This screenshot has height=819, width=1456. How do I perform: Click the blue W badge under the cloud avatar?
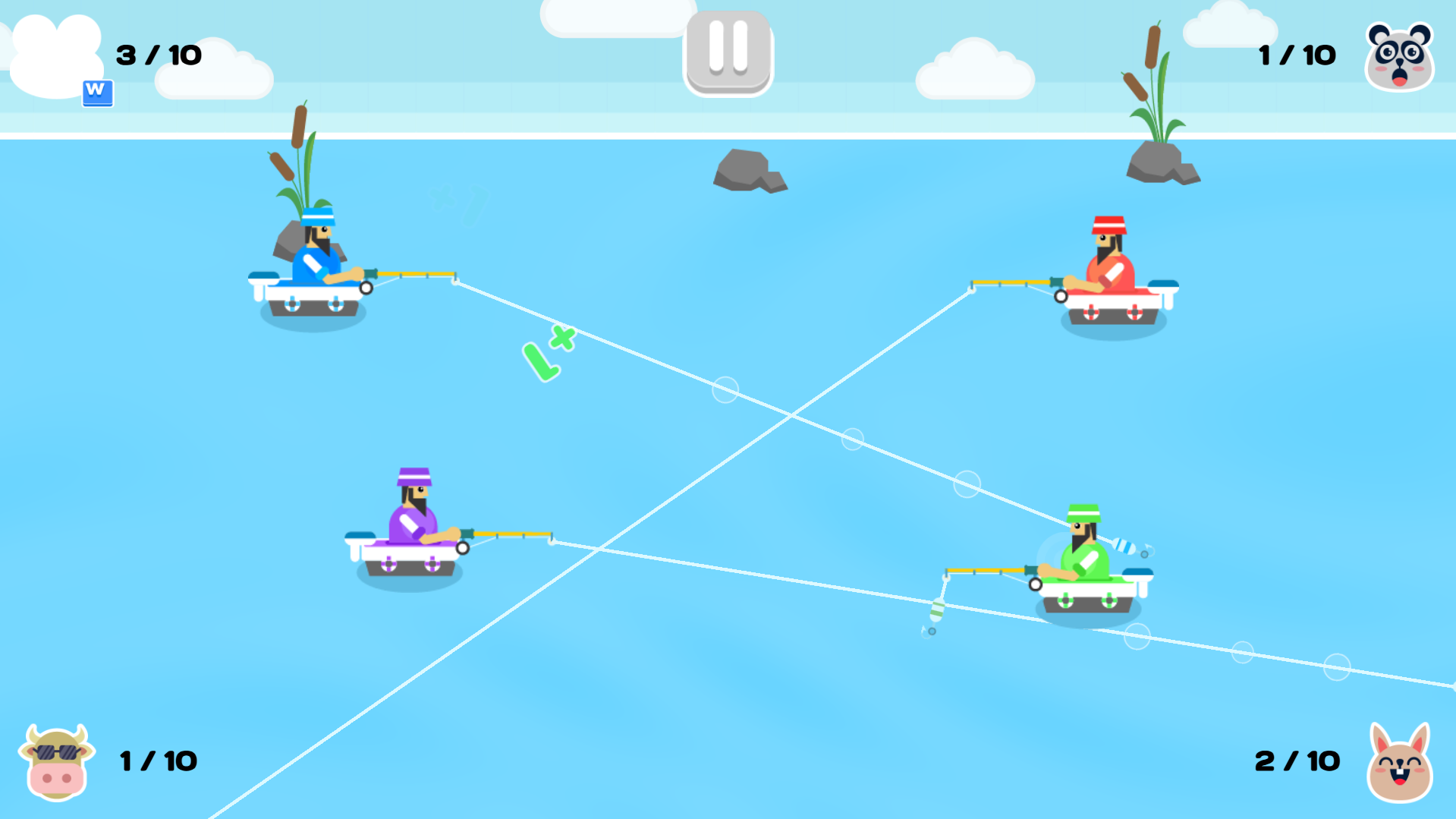pyautogui.click(x=98, y=93)
